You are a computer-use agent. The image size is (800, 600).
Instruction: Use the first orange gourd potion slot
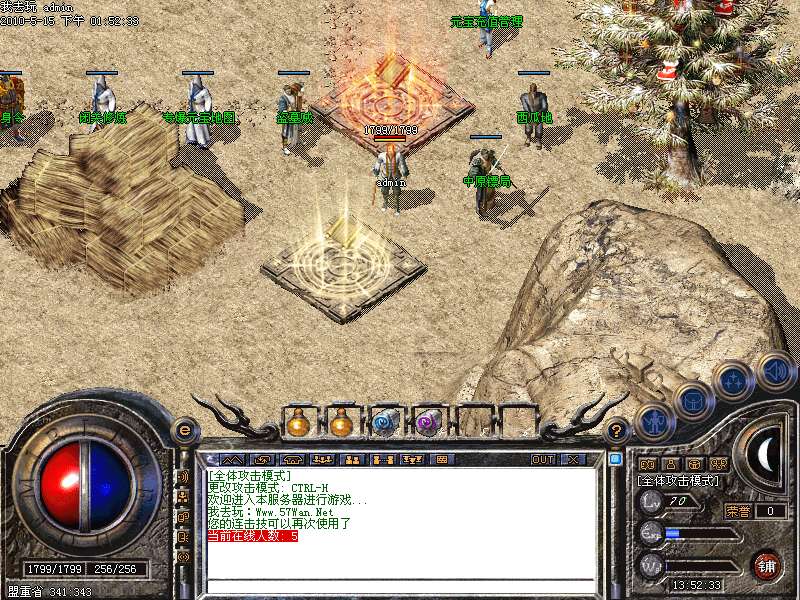pyautogui.click(x=298, y=422)
